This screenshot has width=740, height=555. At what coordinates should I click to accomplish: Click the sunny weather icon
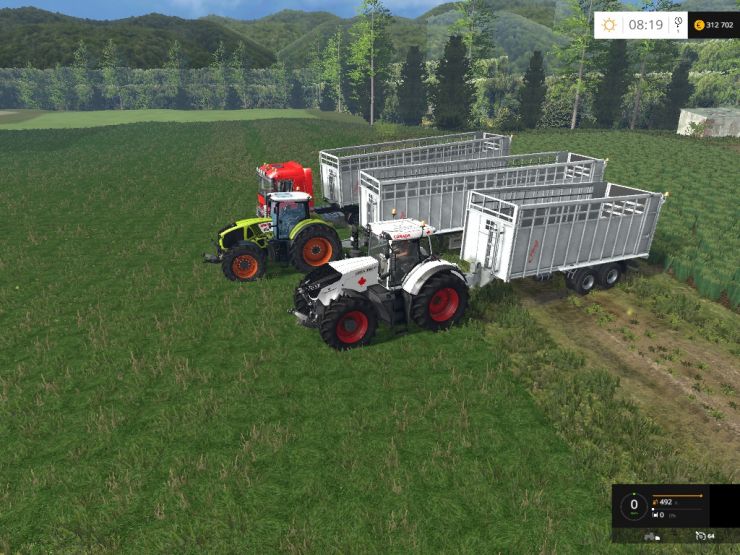point(610,24)
